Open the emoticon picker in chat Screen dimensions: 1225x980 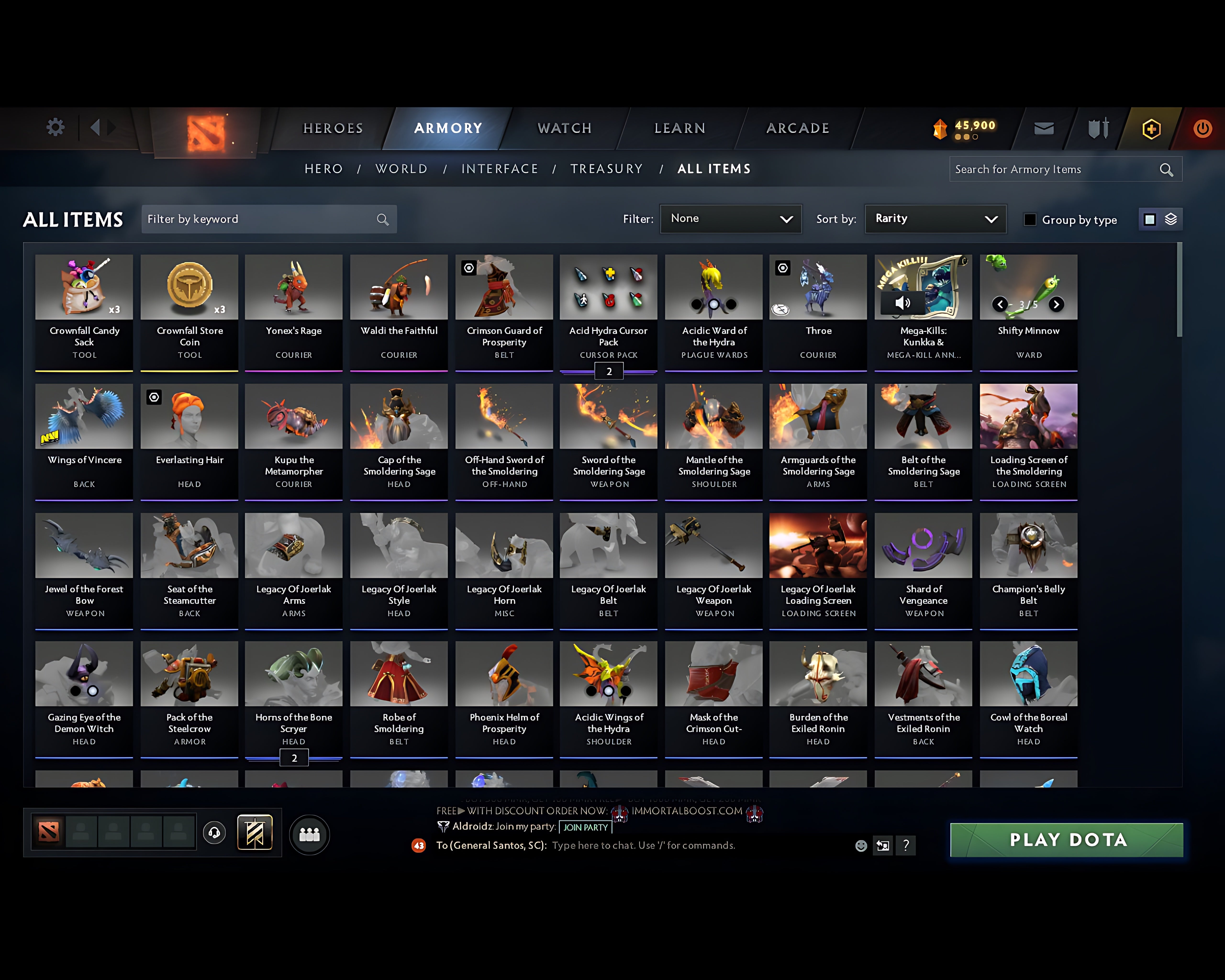[x=861, y=845]
